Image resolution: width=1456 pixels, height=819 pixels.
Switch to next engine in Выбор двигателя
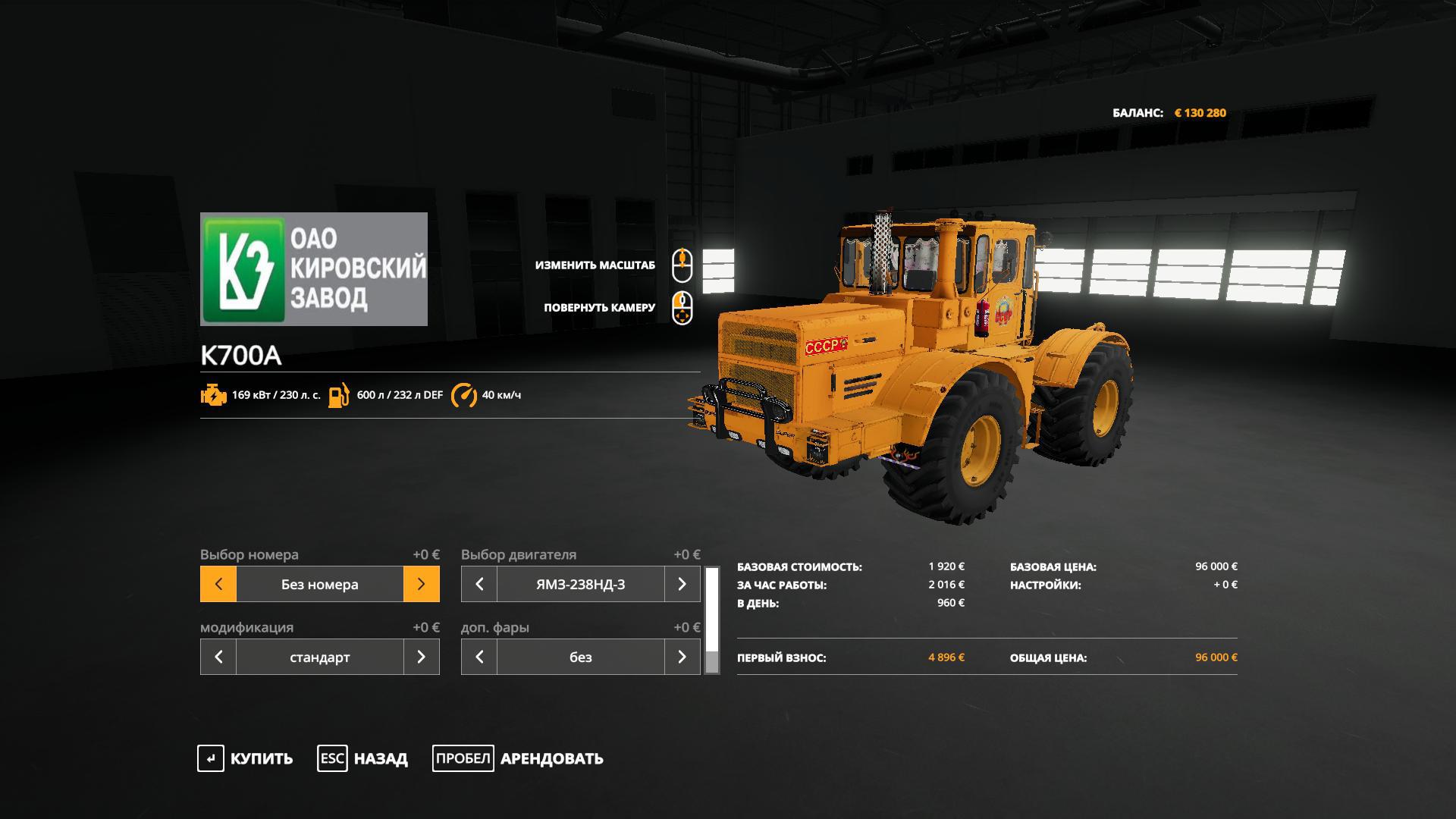[682, 584]
